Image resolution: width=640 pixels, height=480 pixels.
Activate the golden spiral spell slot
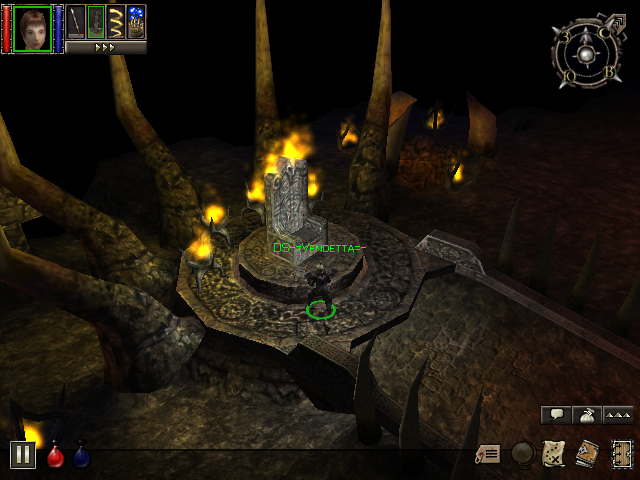point(116,22)
